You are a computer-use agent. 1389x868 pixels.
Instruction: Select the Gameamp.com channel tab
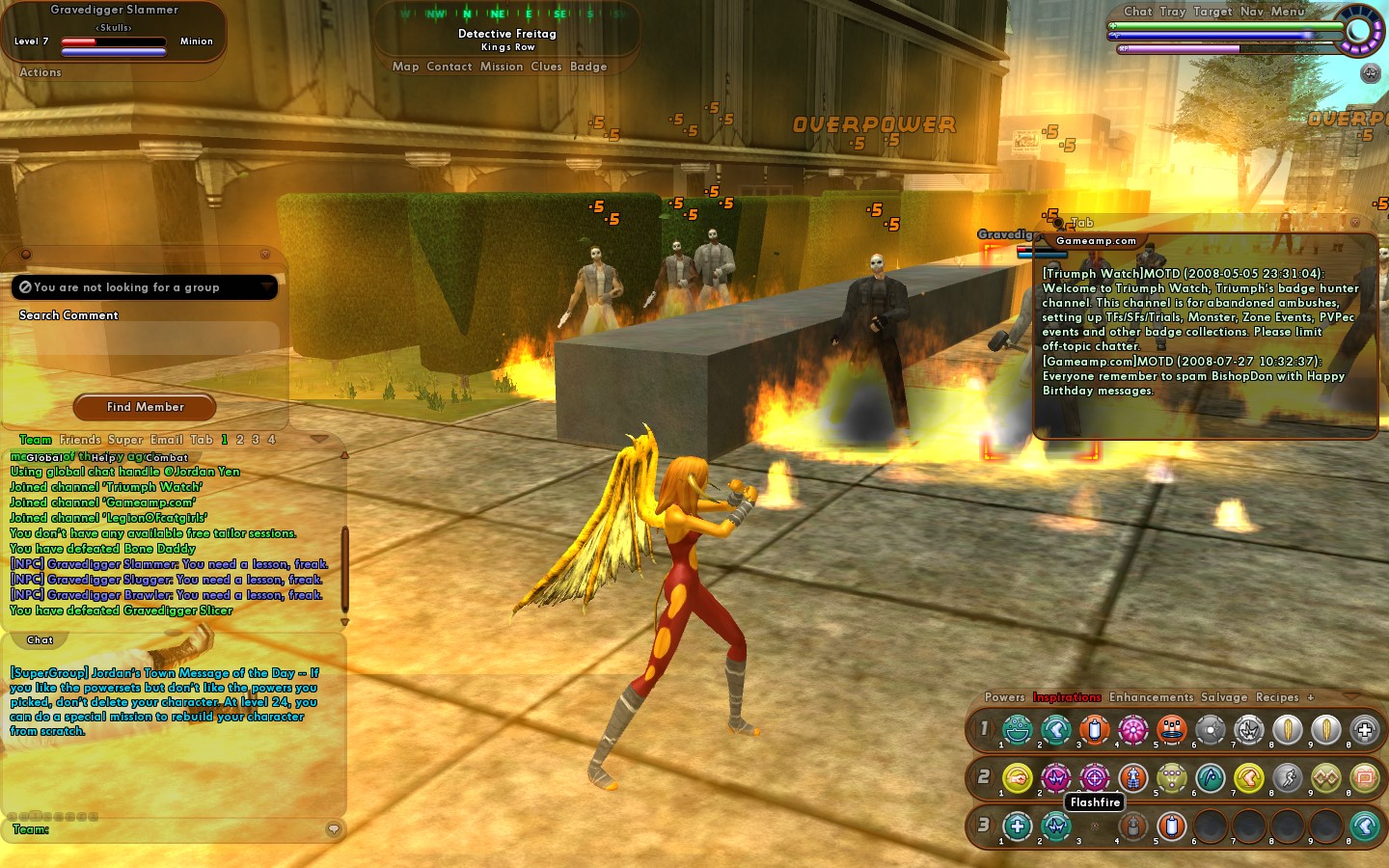point(1096,241)
